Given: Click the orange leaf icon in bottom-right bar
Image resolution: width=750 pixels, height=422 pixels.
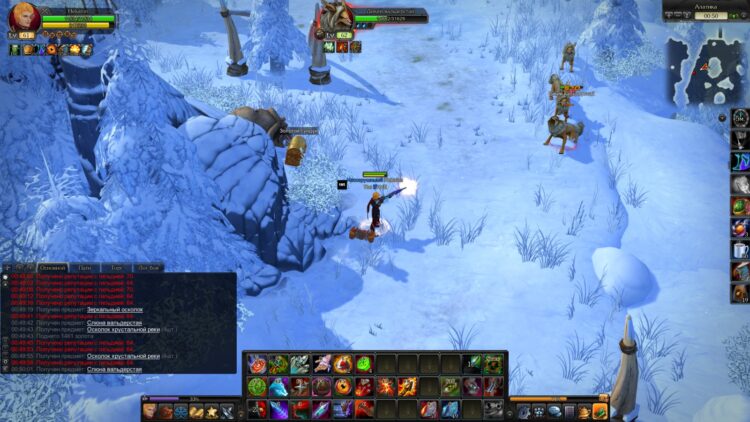Looking at the screenshot, I should 599,411.
